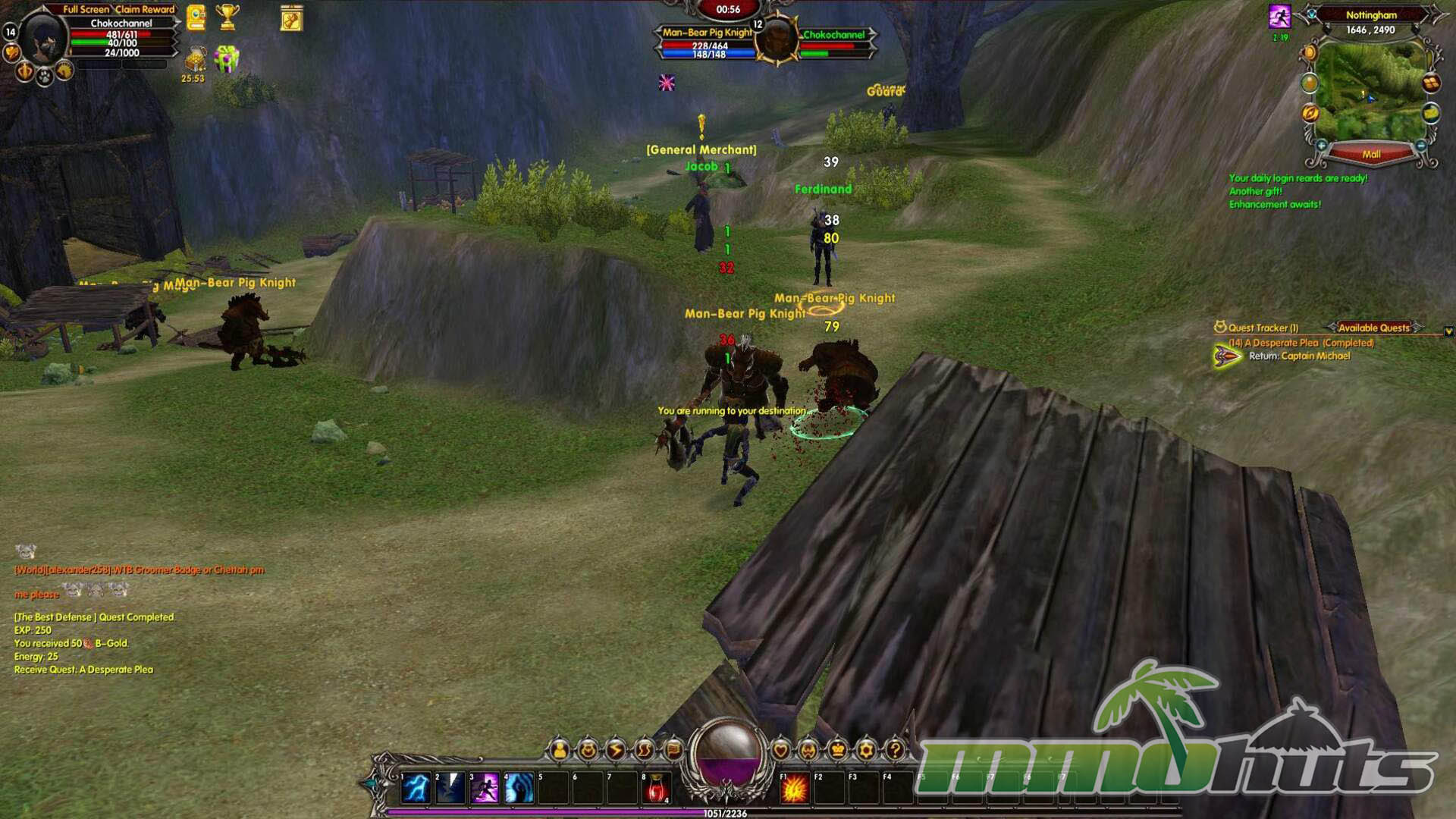Screen dimensions: 1456x819
Task: Zoom out the minimap with minus button
Action: tap(1421, 145)
